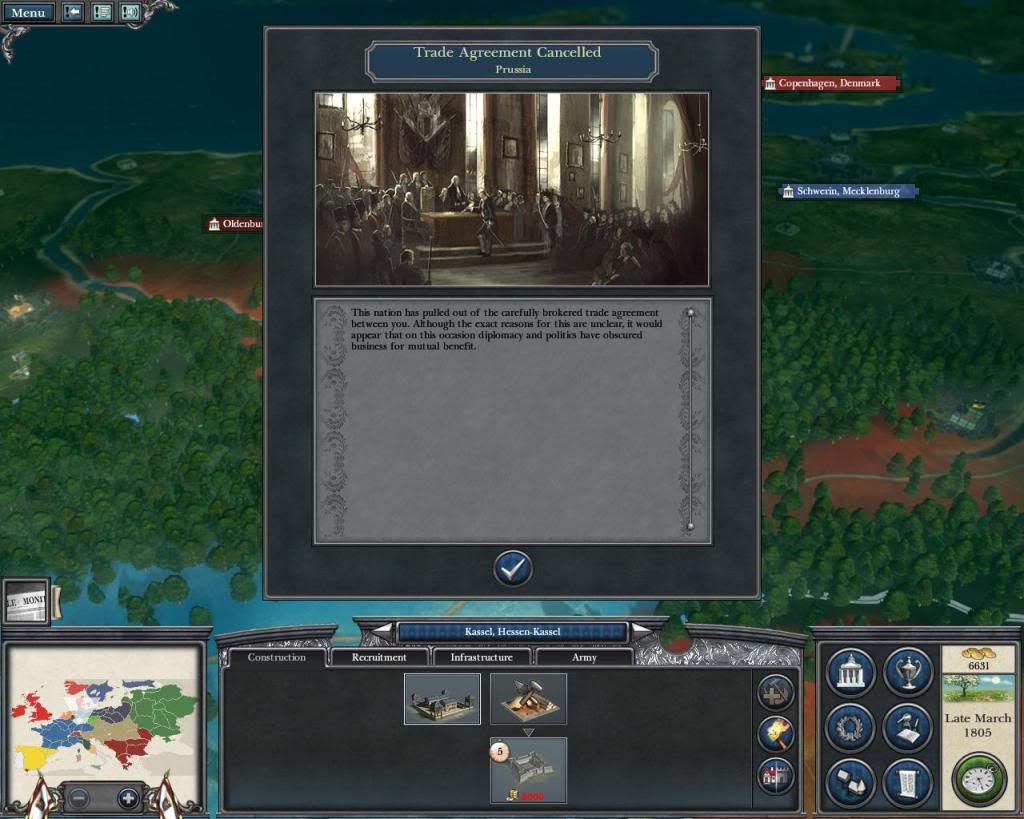
Task: Open the Infrastructure tab
Action: point(482,657)
